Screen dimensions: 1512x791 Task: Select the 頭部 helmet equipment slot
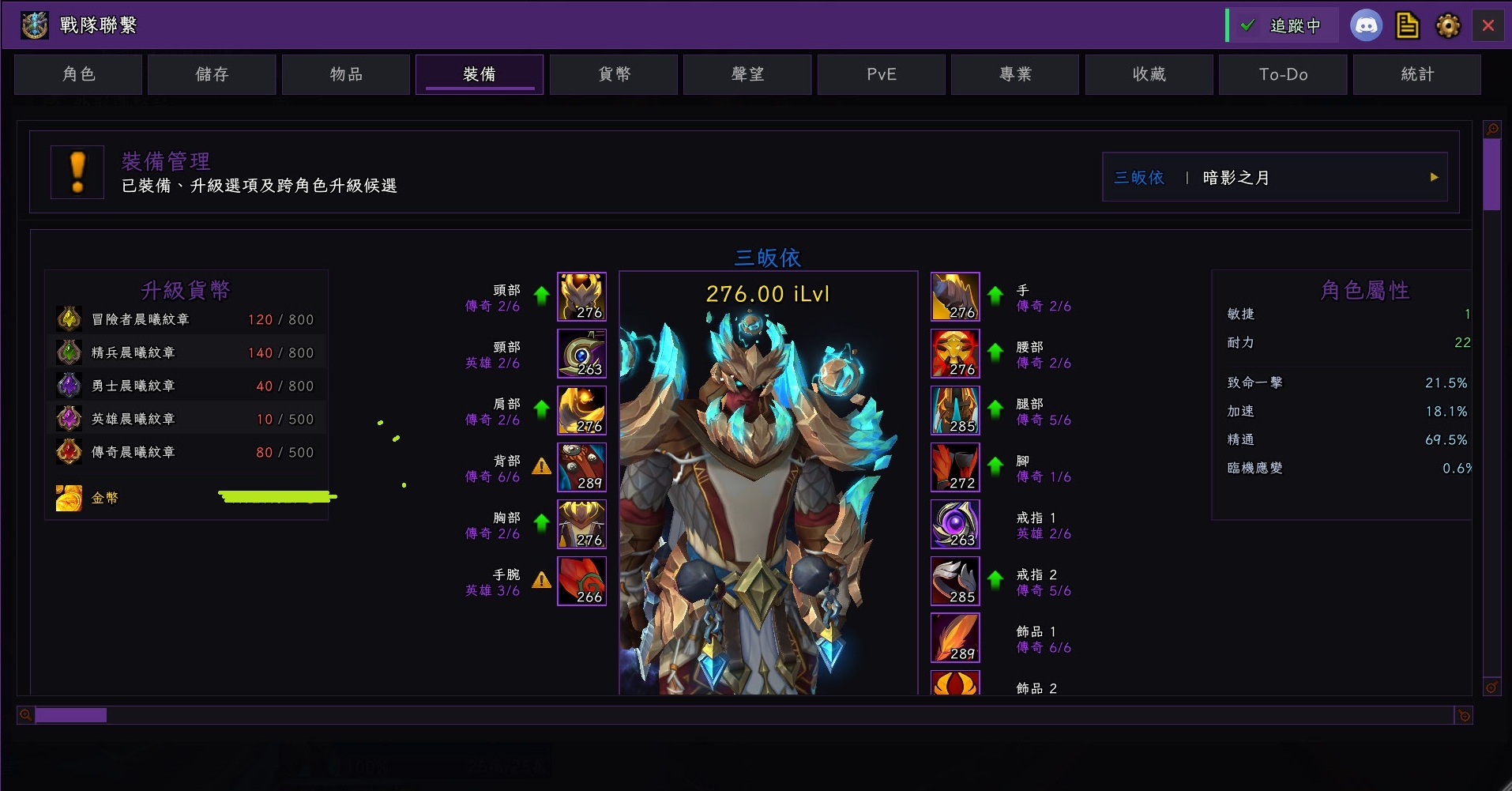click(x=581, y=296)
